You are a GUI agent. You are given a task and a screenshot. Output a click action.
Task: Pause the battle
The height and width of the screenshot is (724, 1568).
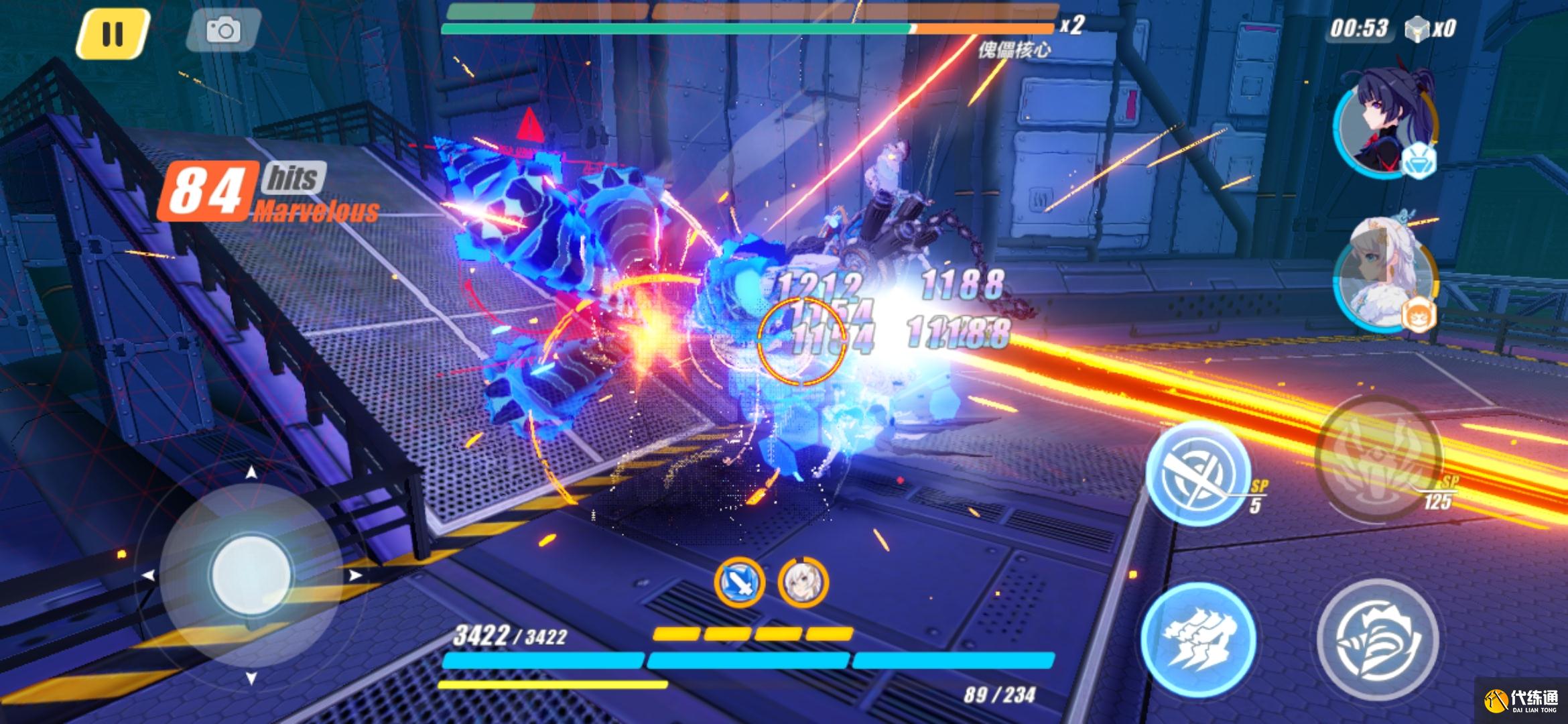[x=112, y=32]
